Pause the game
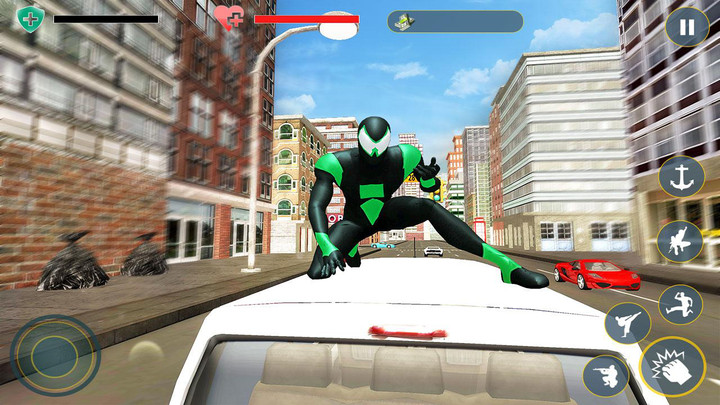 (x=687, y=27)
